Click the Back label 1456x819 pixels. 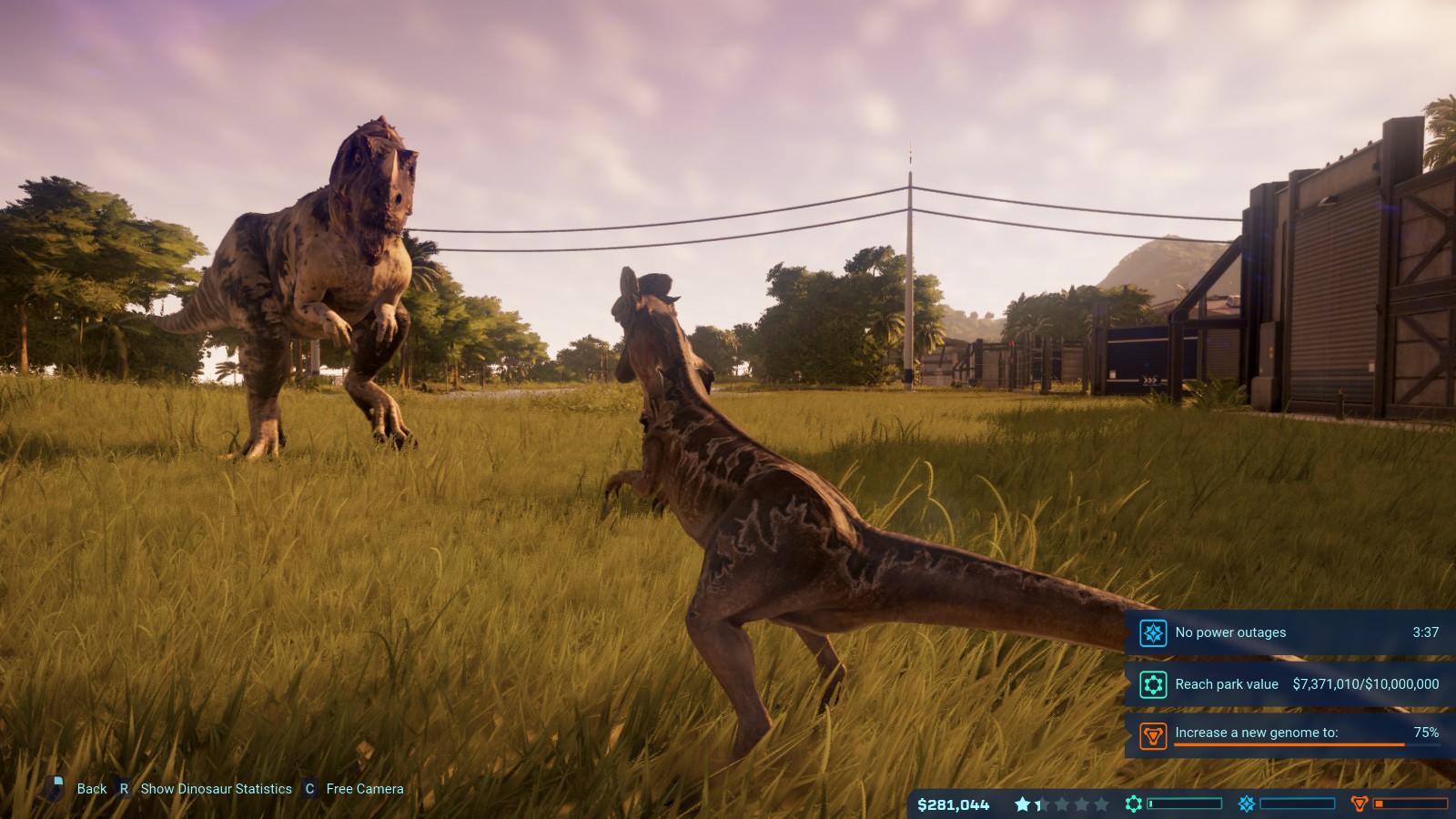tap(91, 789)
